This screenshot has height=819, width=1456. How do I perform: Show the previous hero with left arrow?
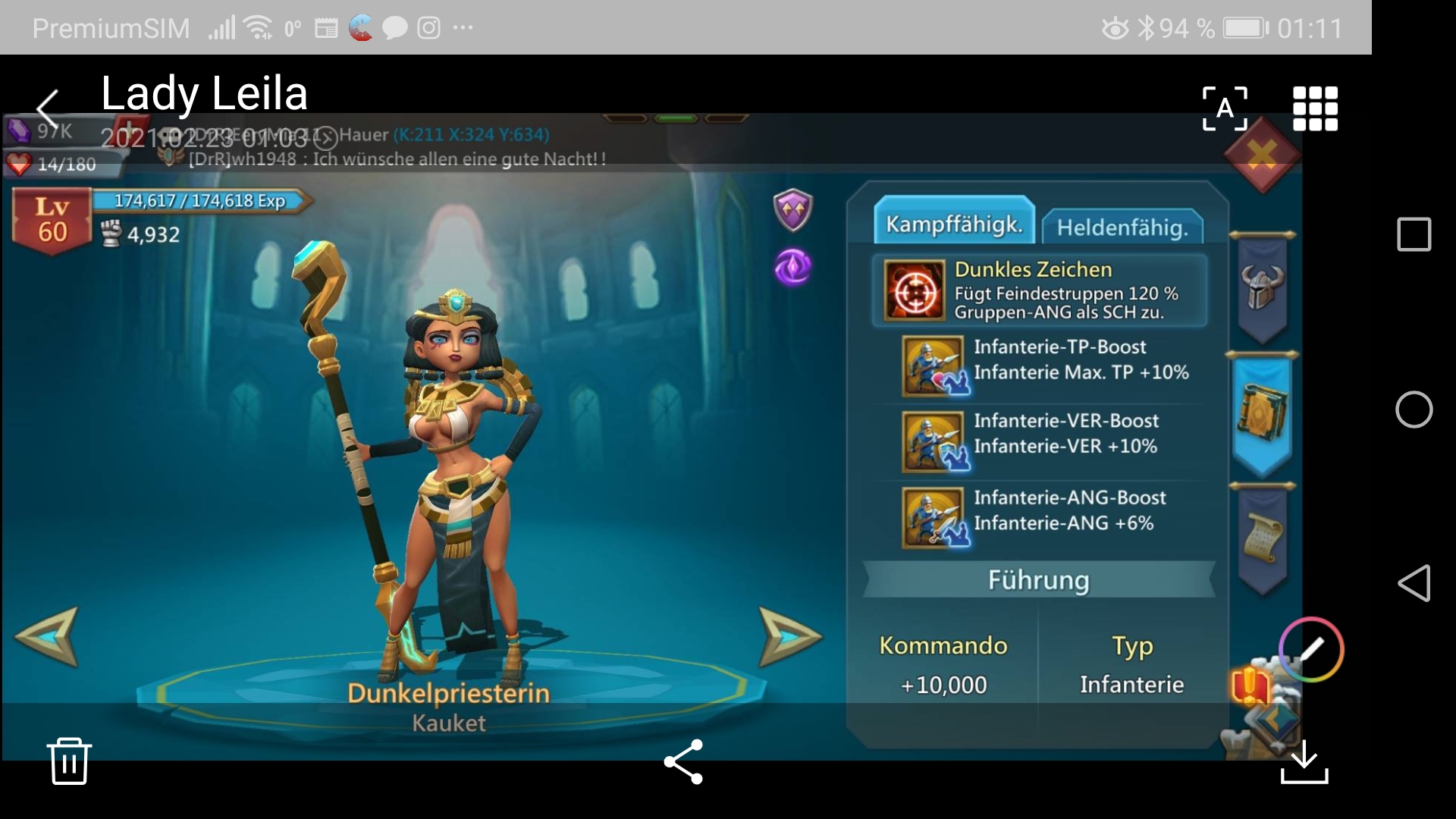coord(47,635)
